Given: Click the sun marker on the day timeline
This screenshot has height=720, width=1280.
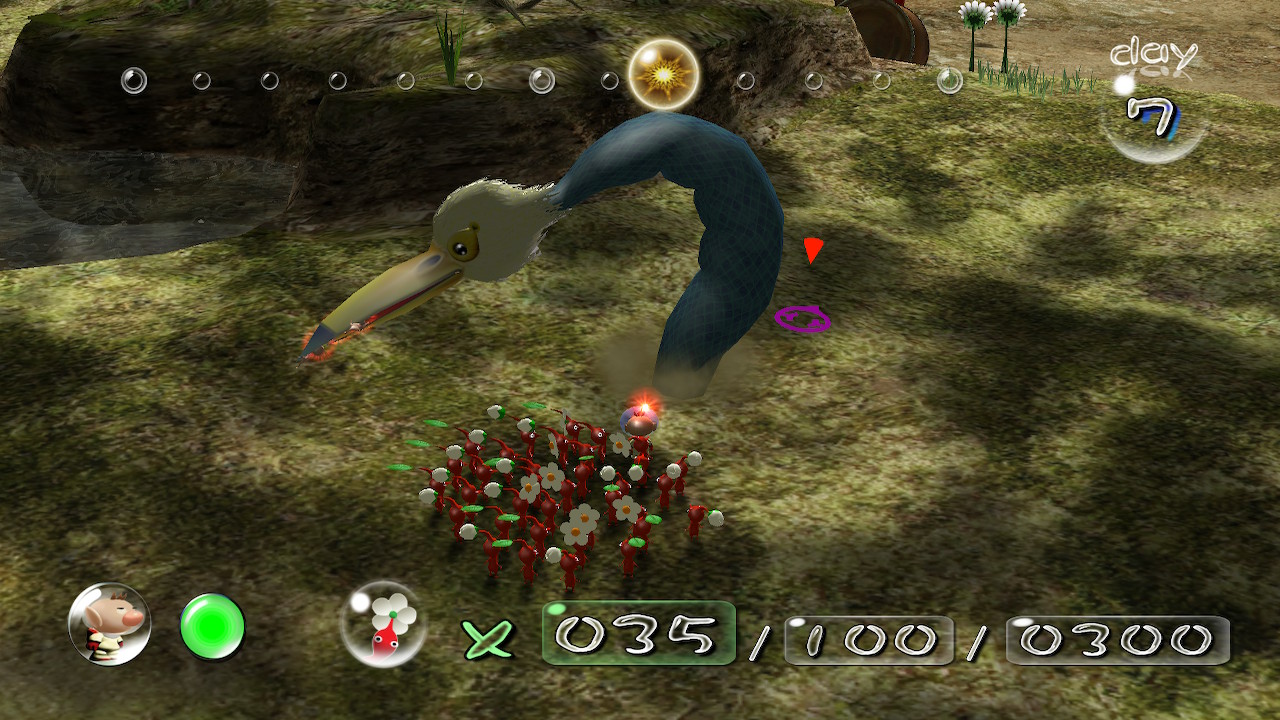Looking at the screenshot, I should (663, 75).
